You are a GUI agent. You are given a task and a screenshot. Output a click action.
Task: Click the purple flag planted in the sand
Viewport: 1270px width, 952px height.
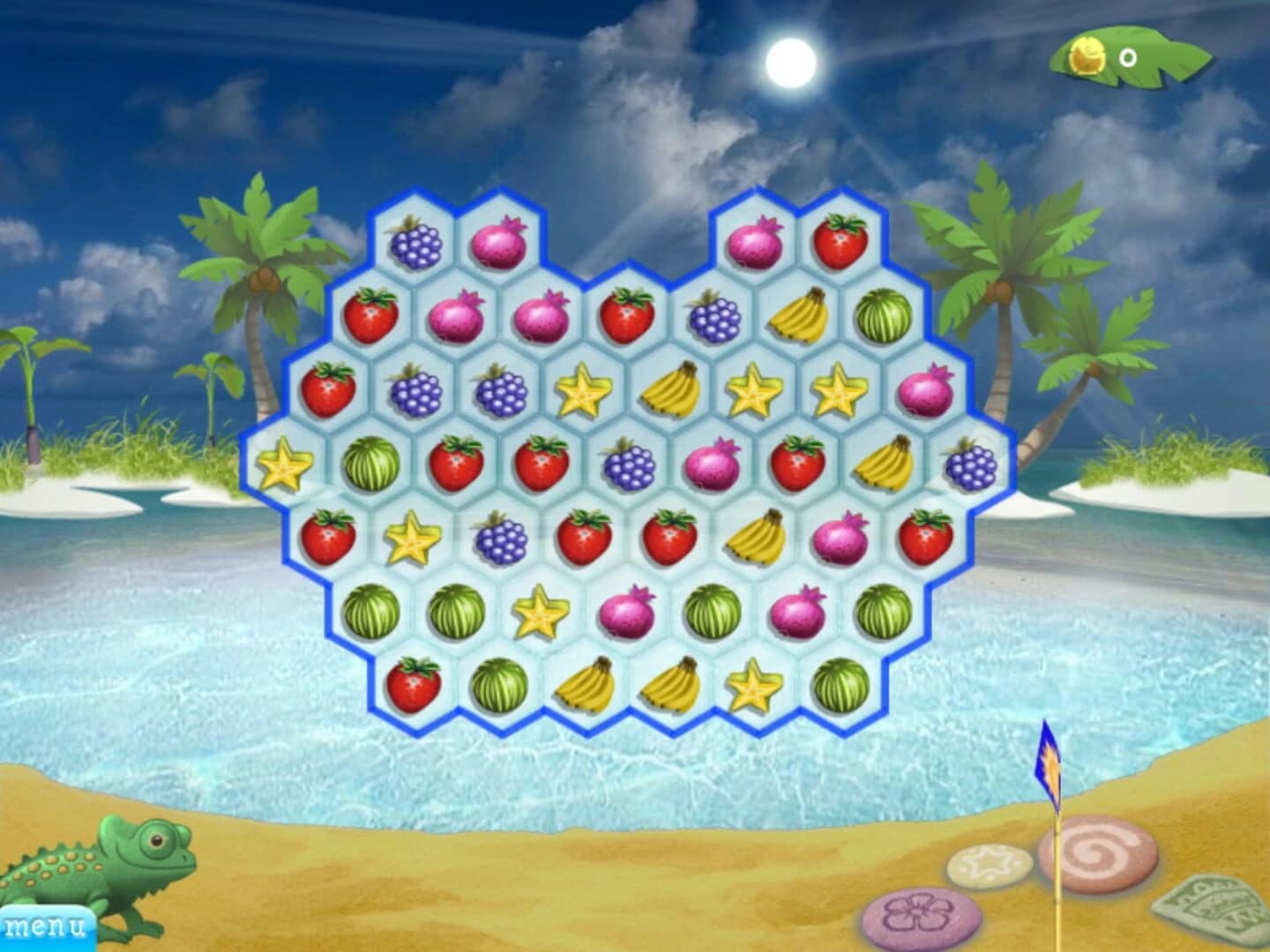point(1048,760)
